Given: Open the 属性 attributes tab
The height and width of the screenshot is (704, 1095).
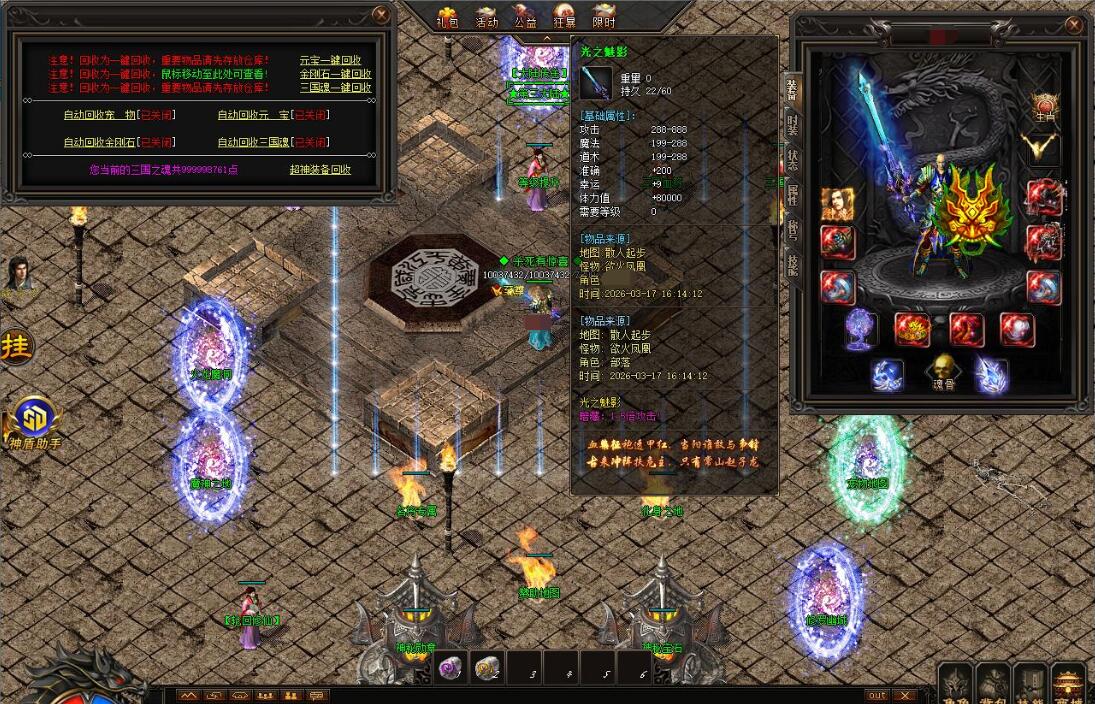Looking at the screenshot, I should [x=792, y=195].
